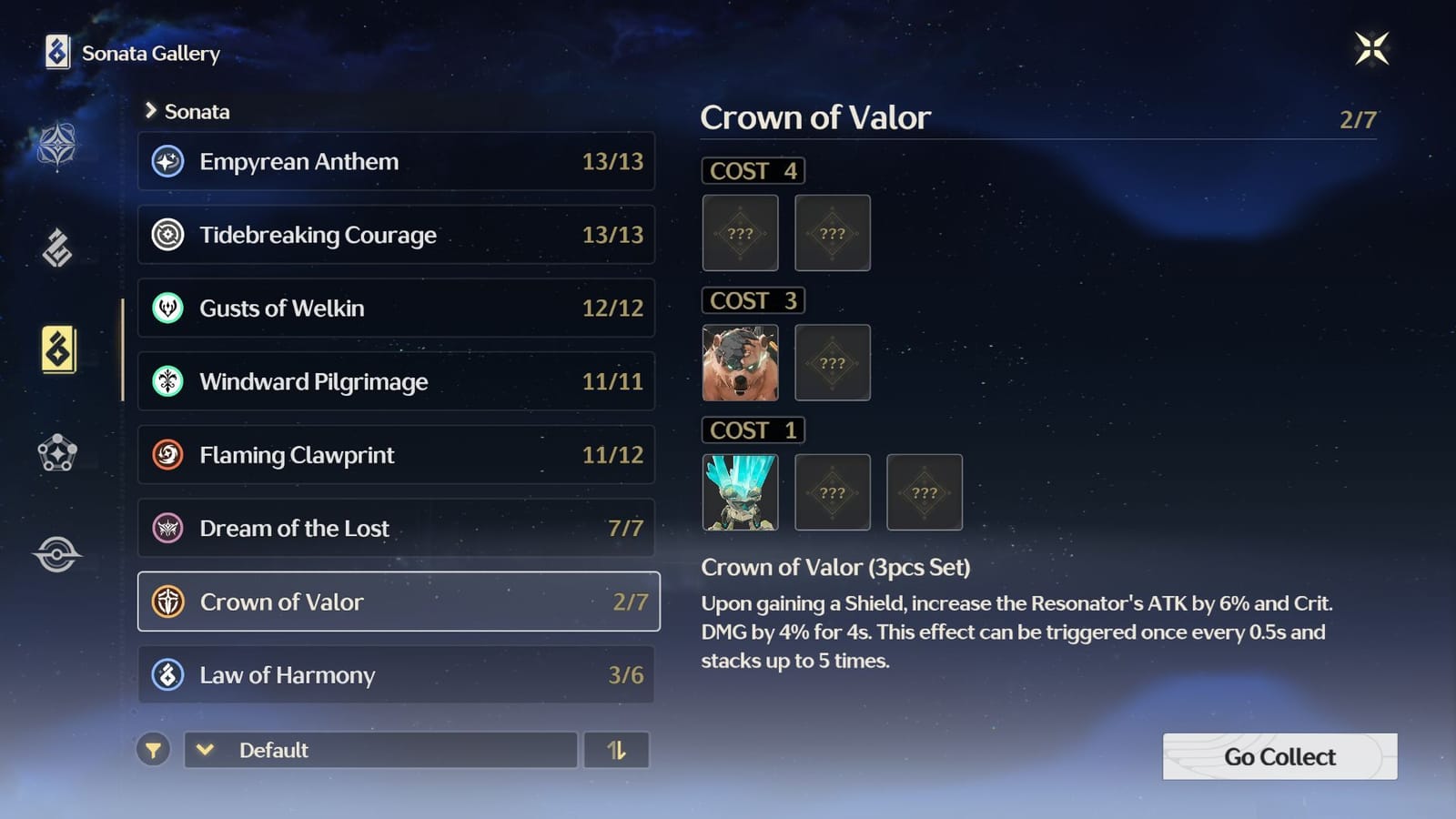Click the bear echo thumbnail under COST 3
The image size is (1456, 819).
(740, 362)
